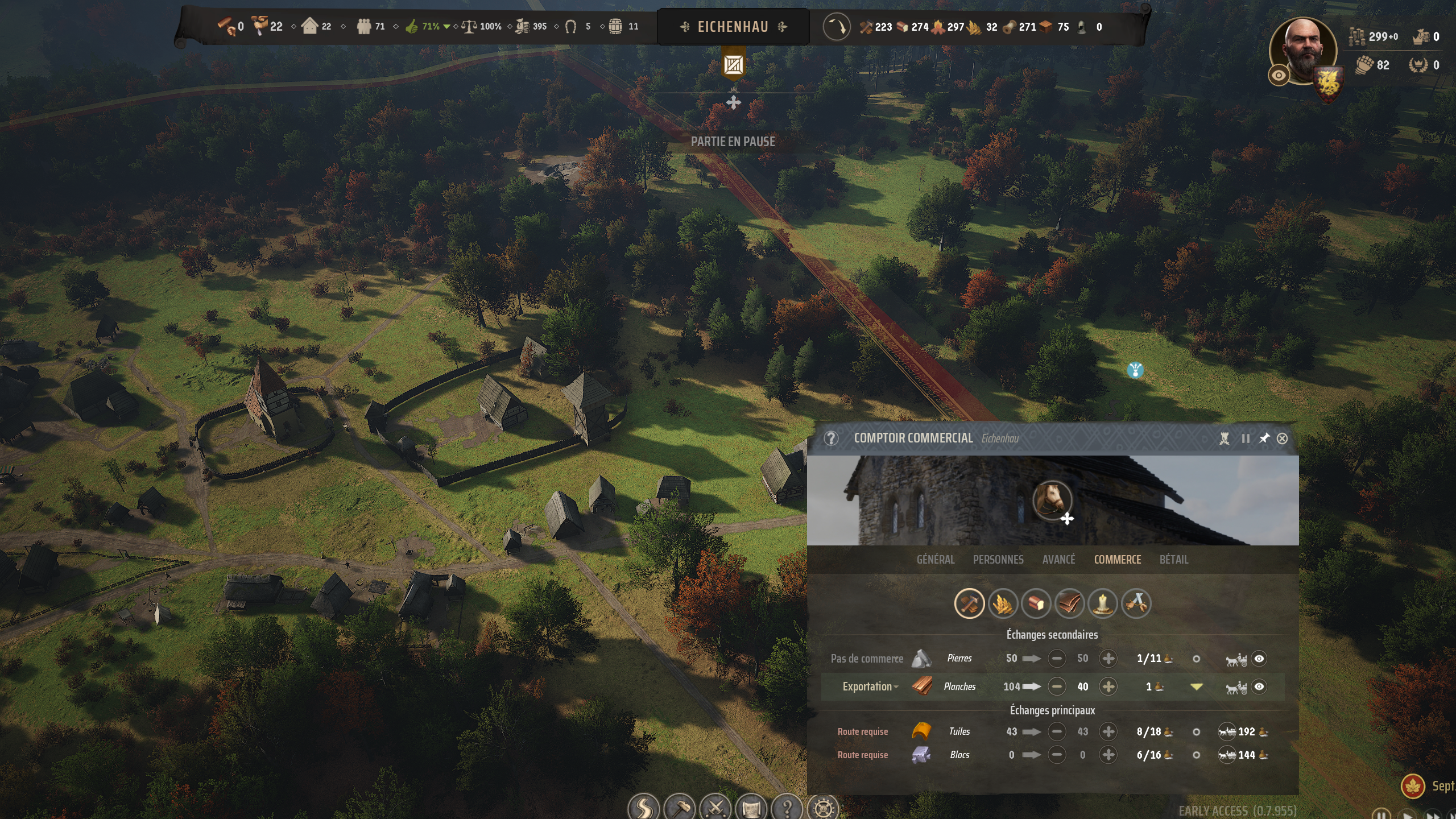Screen dimensions: 1456x819
Task: Open the trading post help question mark
Action: [x=831, y=439]
